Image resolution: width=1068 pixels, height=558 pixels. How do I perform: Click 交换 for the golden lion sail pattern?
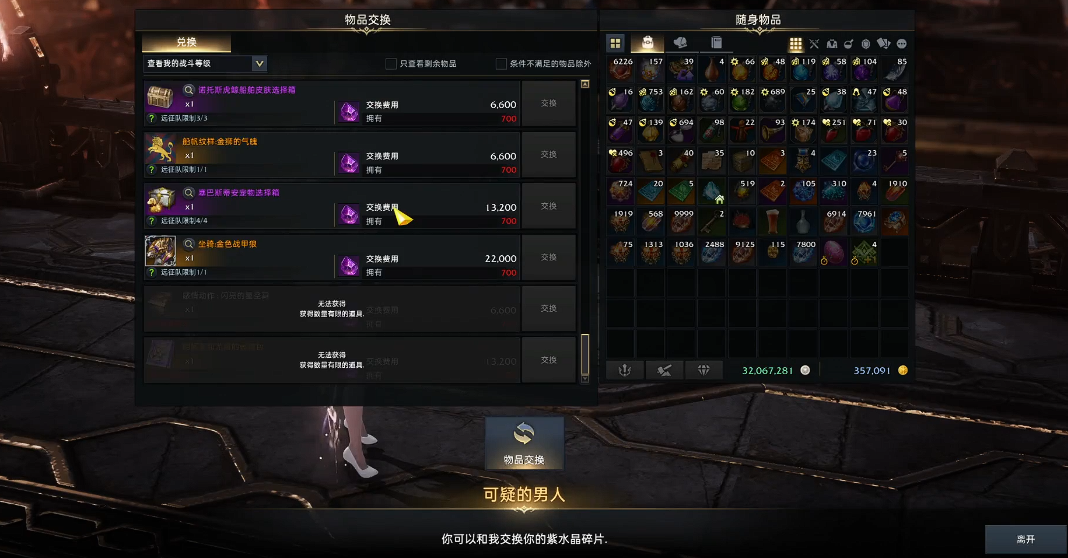point(548,155)
